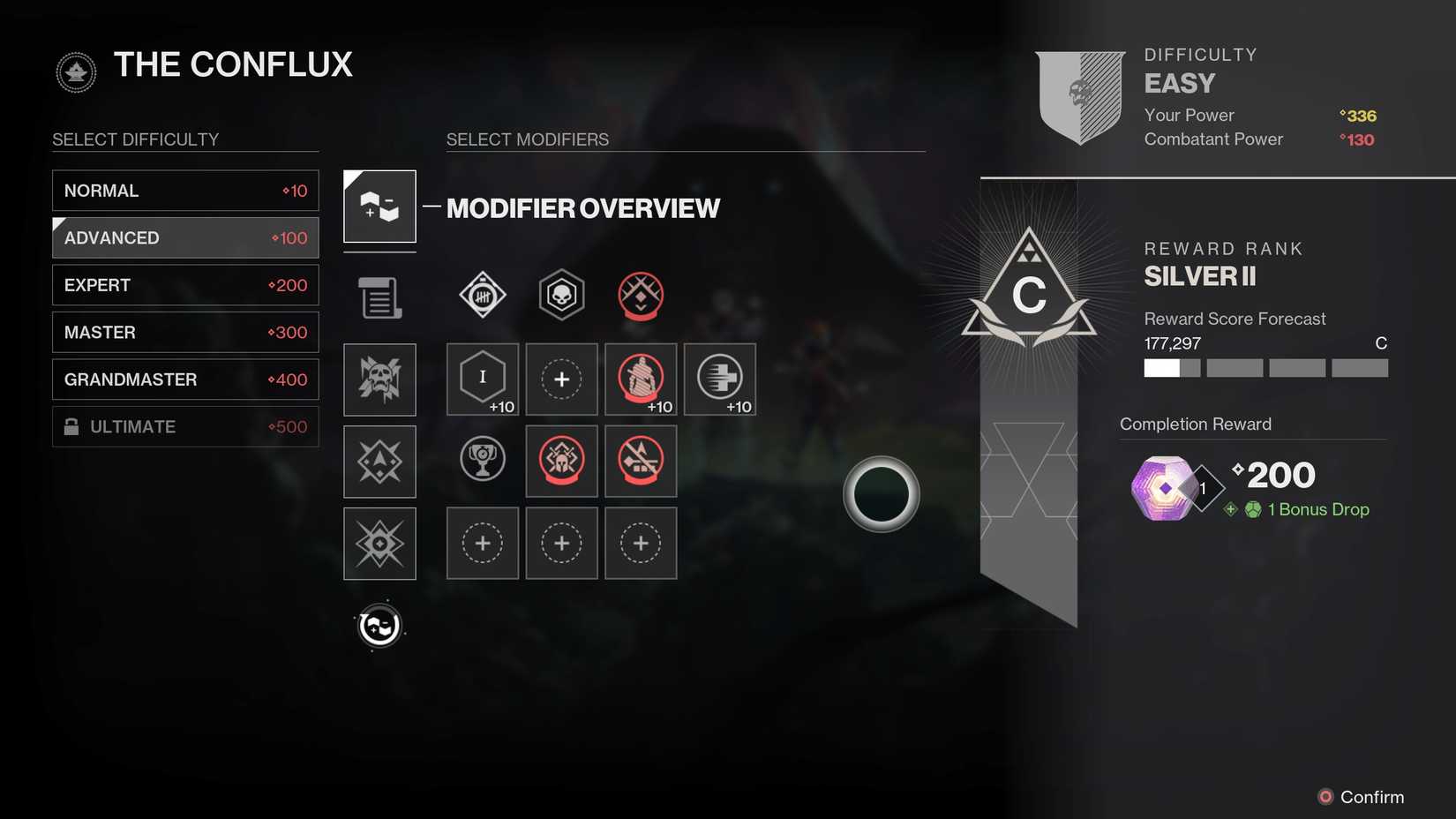Click the Reward Score Forecast progress bar

point(1265,368)
